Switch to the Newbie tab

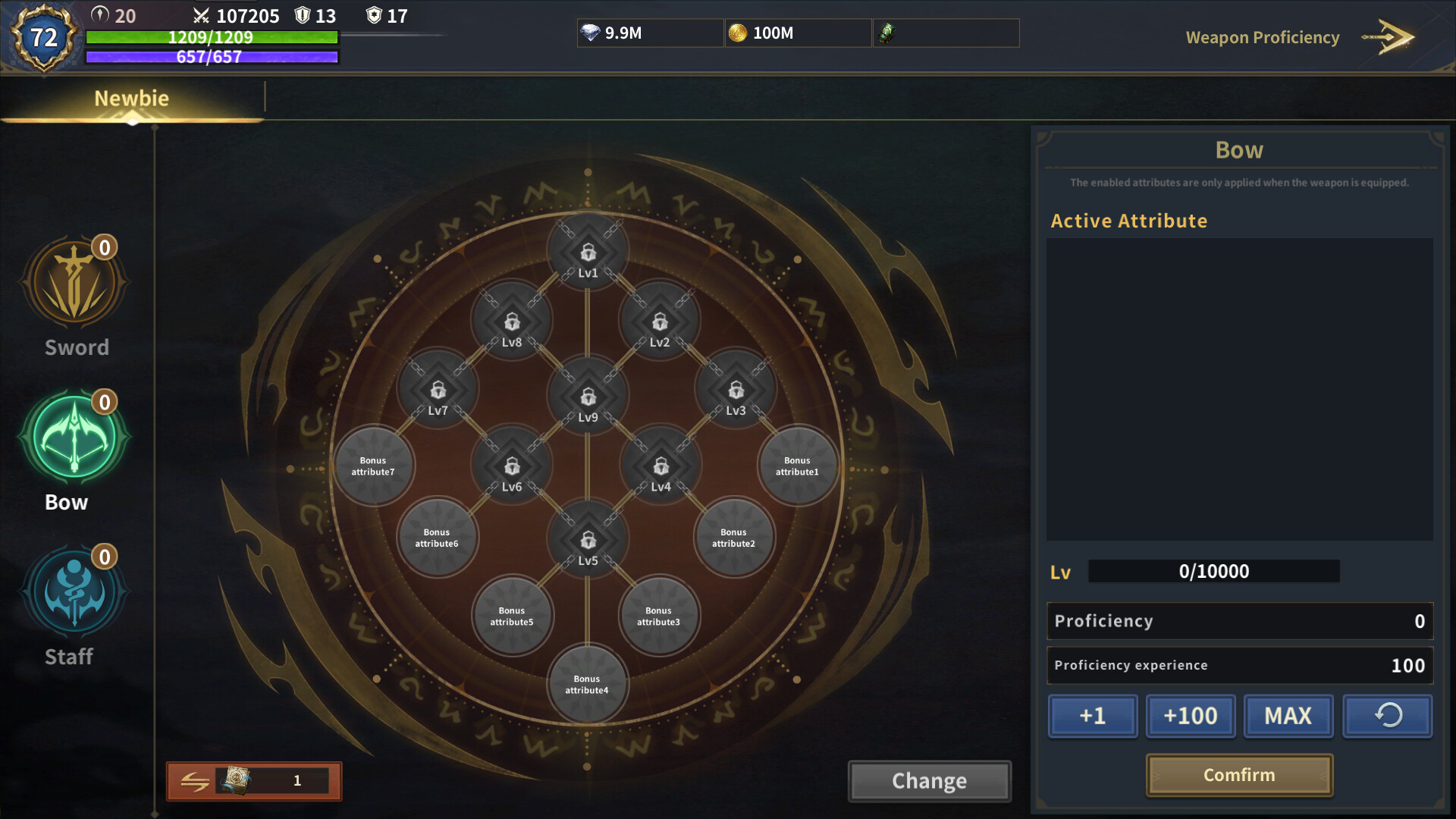click(132, 98)
